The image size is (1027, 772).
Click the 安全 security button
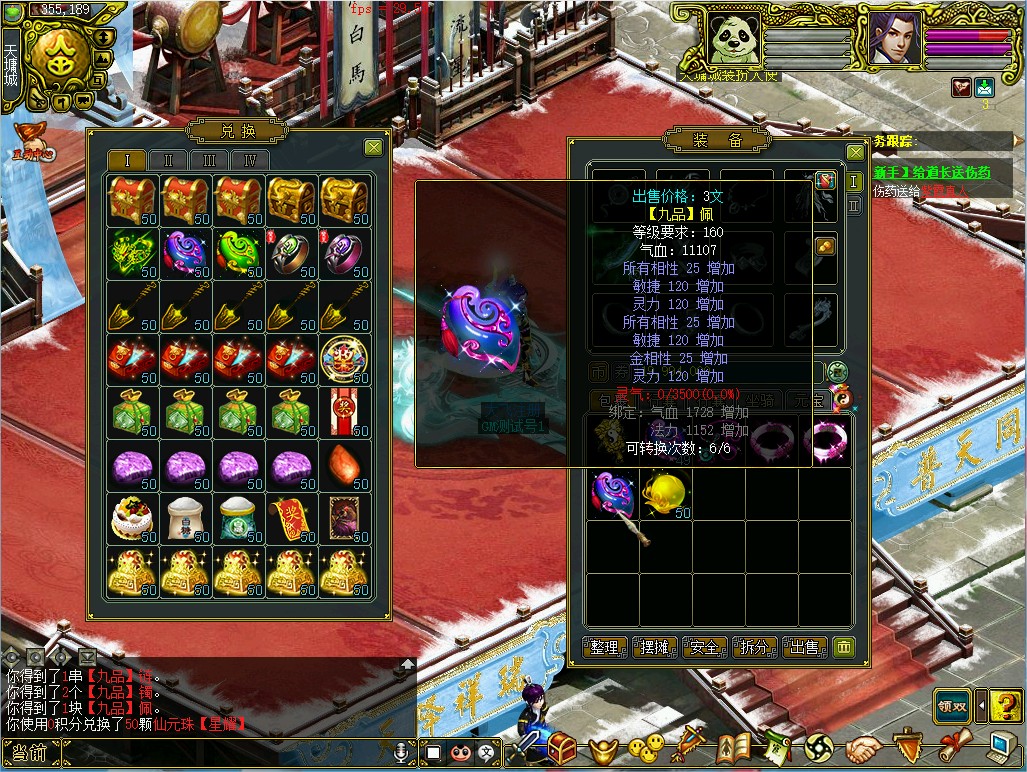click(705, 648)
